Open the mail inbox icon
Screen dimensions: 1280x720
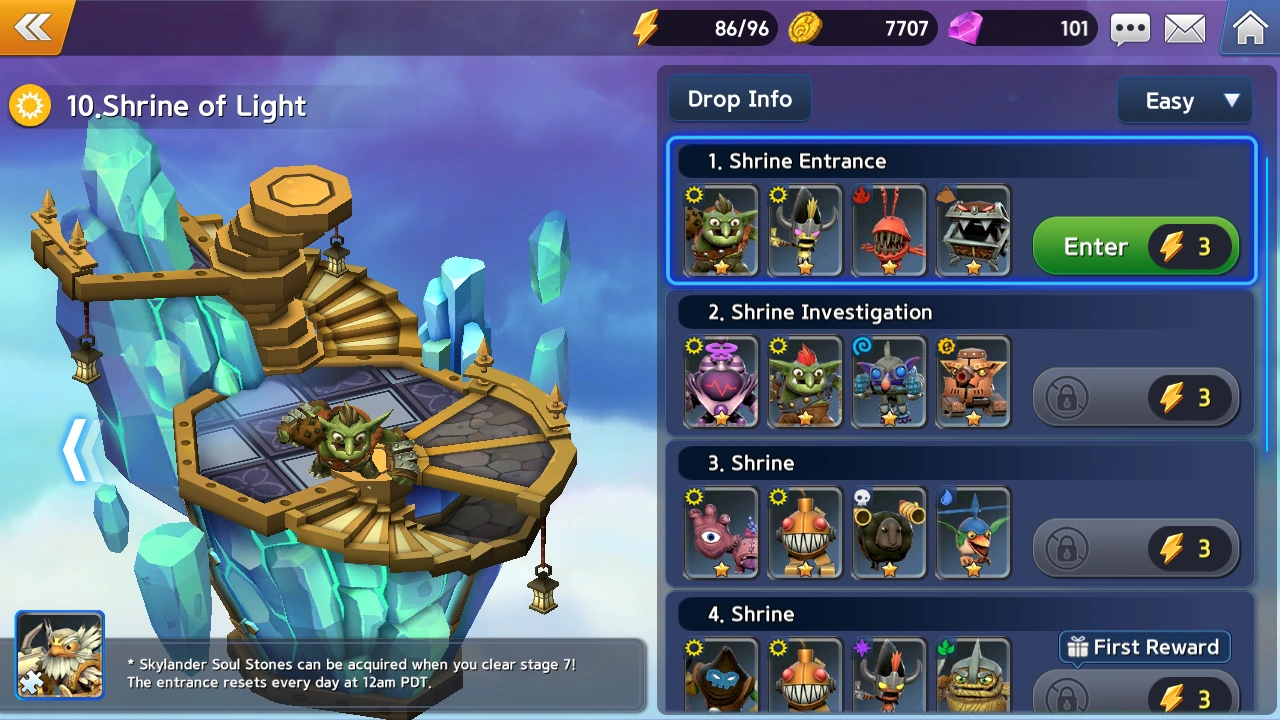point(1186,29)
